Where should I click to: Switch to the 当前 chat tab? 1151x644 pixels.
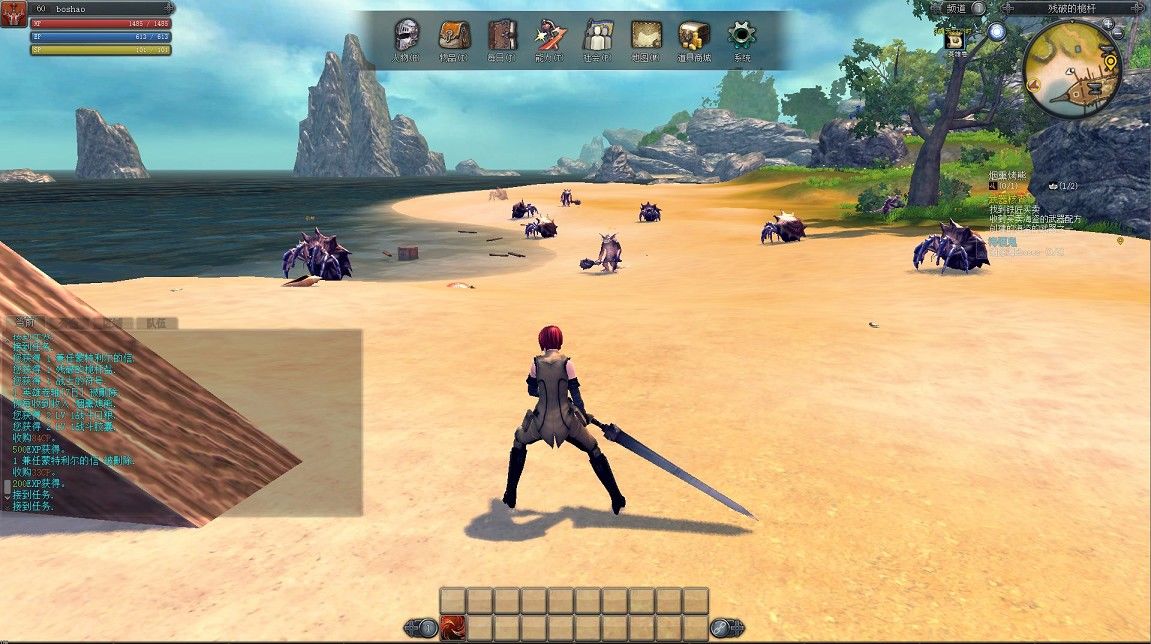tap(24, 323)
